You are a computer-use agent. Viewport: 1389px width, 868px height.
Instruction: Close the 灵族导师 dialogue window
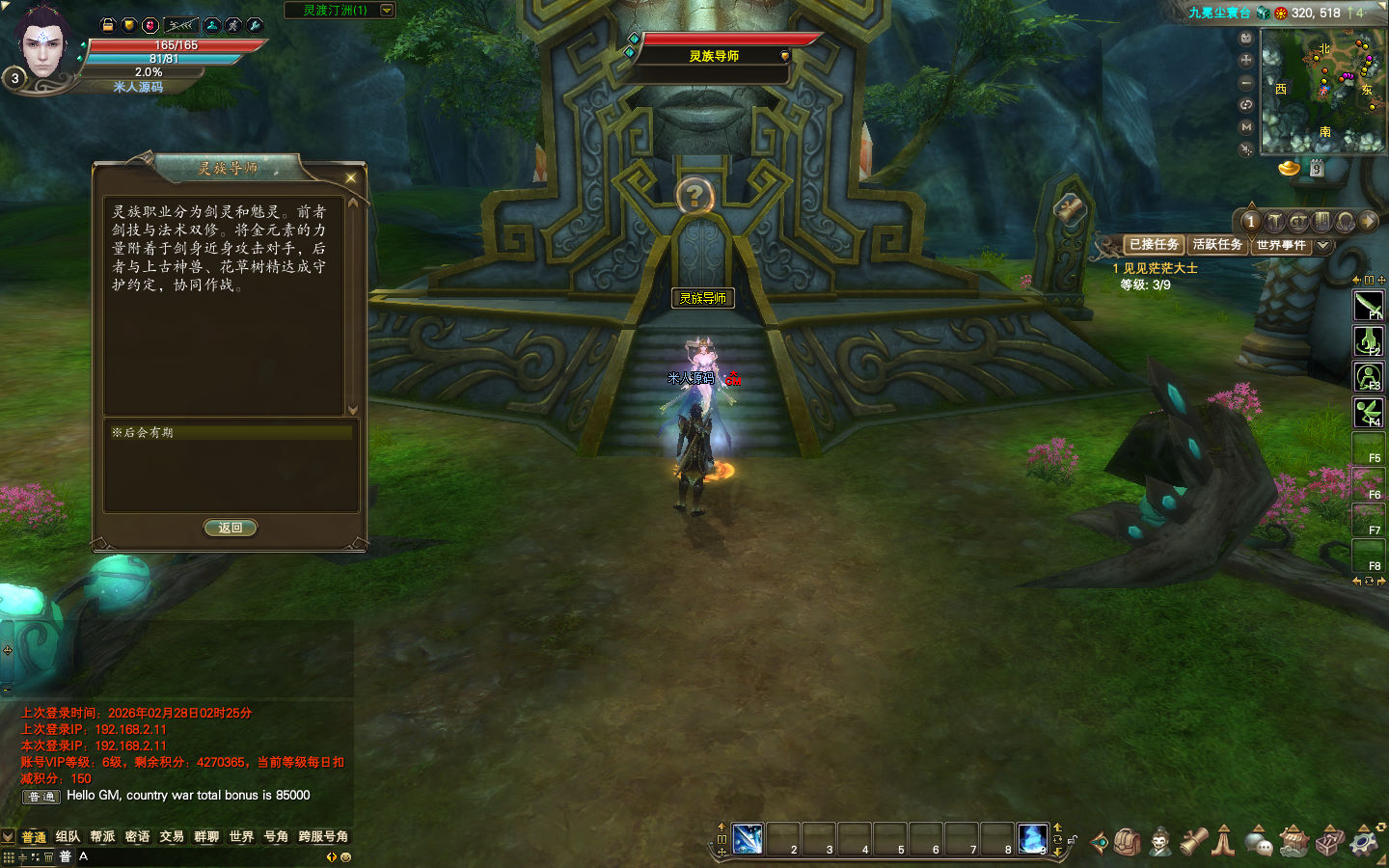click(x=351, y=177)
